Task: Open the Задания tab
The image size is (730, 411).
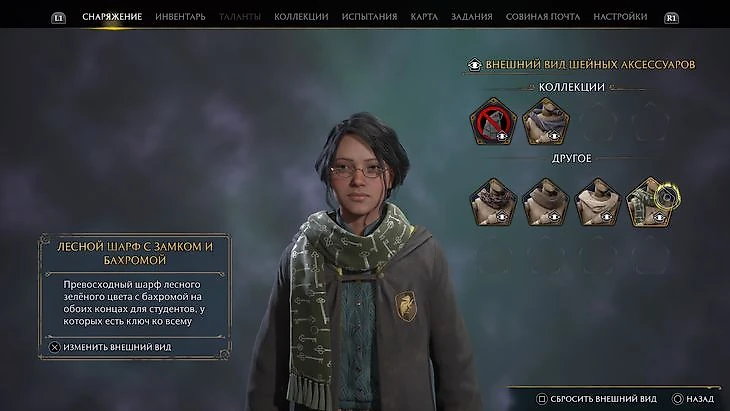Action: pyautogui.click(x=472, y=17)
